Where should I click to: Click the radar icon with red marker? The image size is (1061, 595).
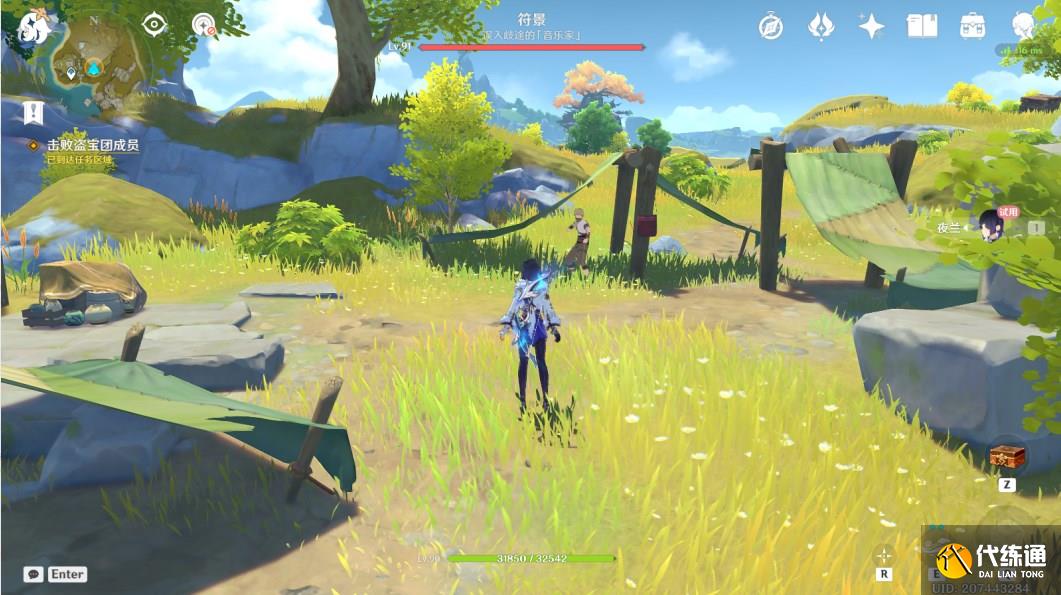[204, 25]
